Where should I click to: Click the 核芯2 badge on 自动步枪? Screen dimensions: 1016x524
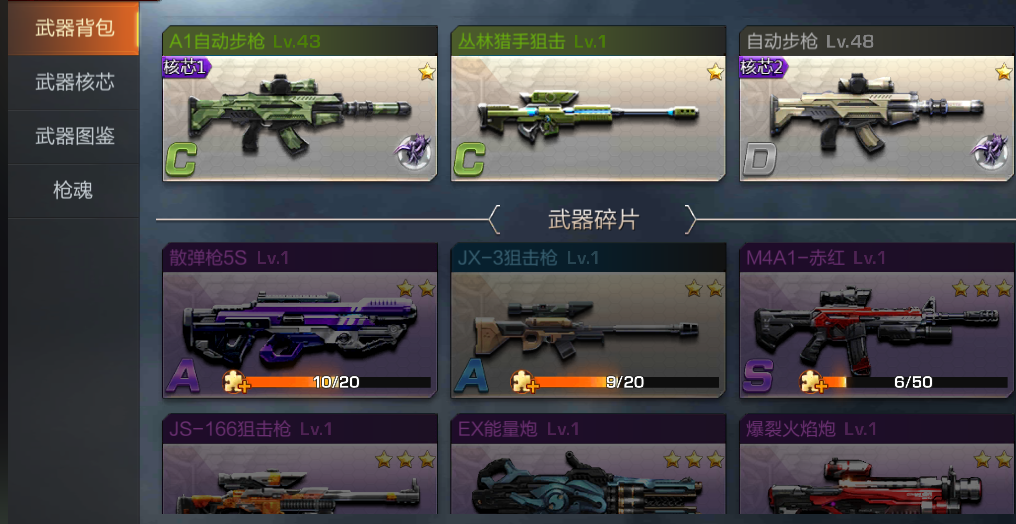(x=763, y=68)
